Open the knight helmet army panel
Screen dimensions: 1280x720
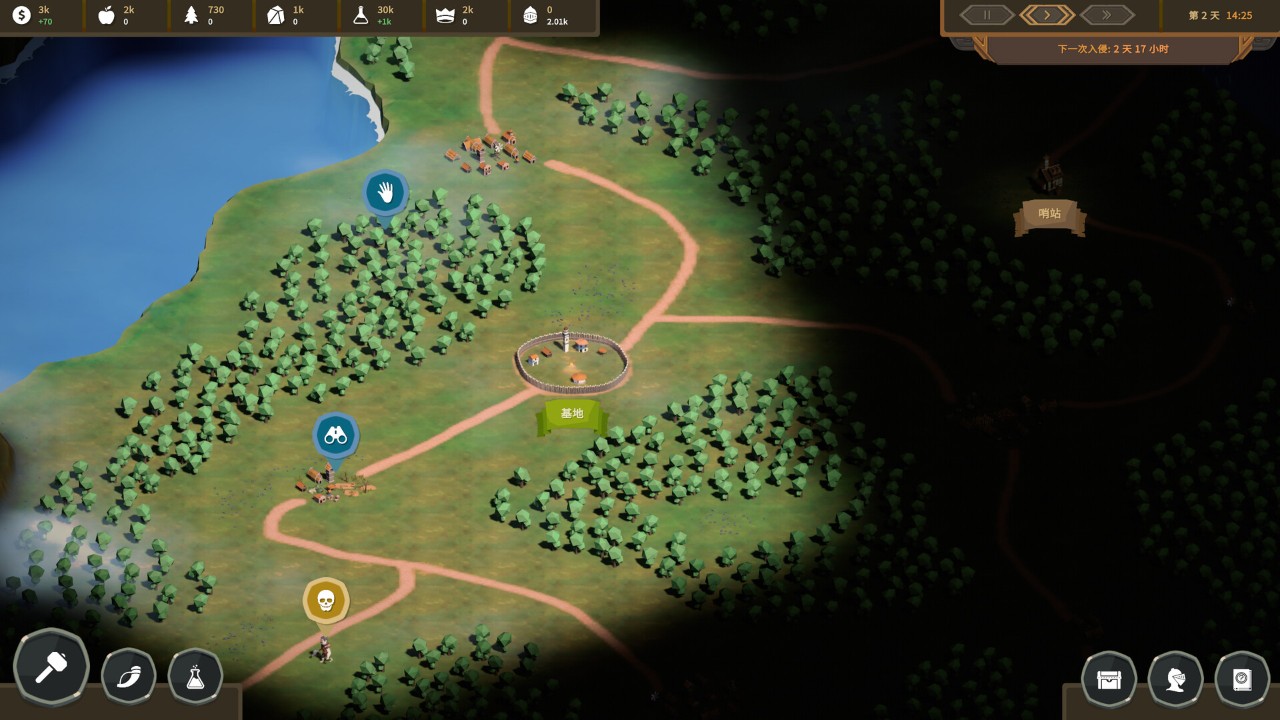pyautogui.click(x=1175, y=679)
